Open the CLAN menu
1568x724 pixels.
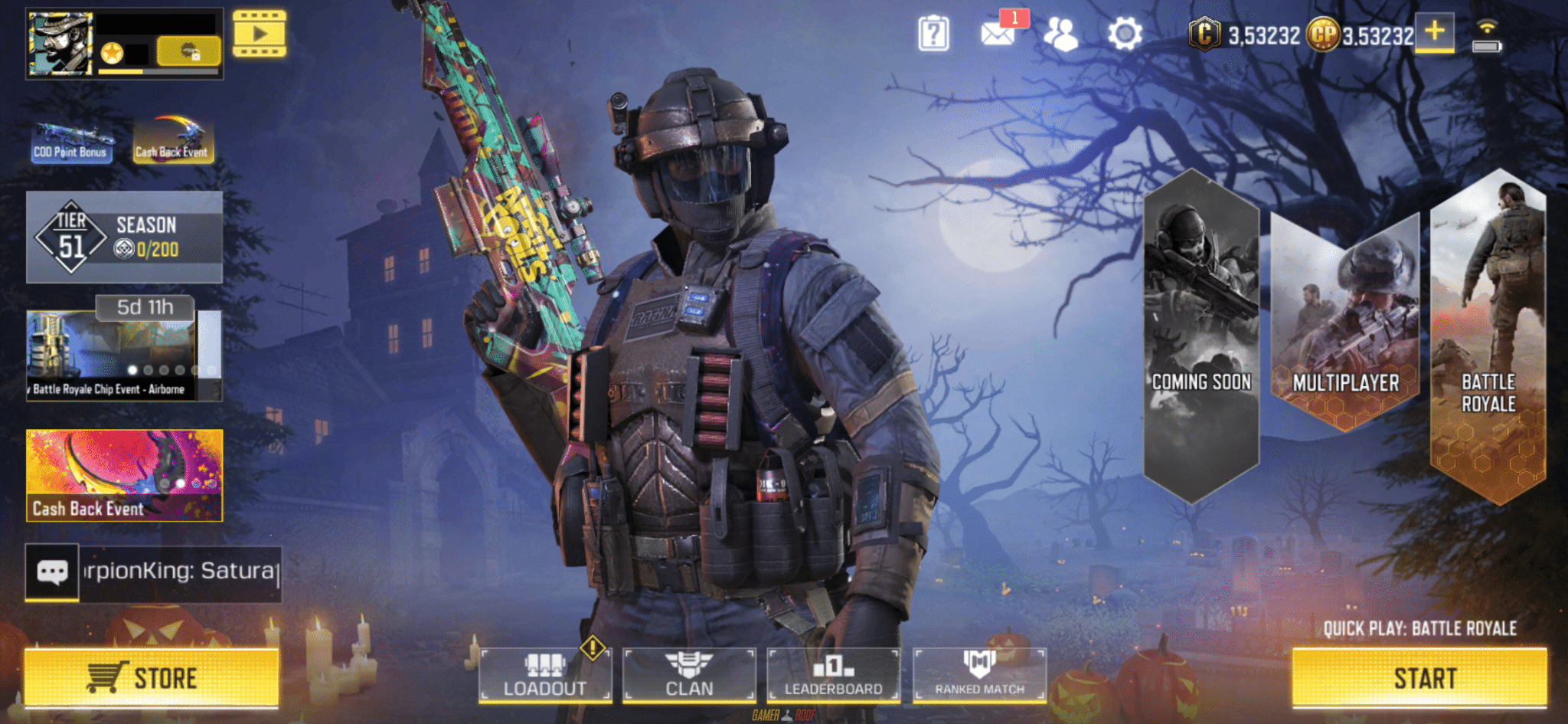tap(689, 675)
